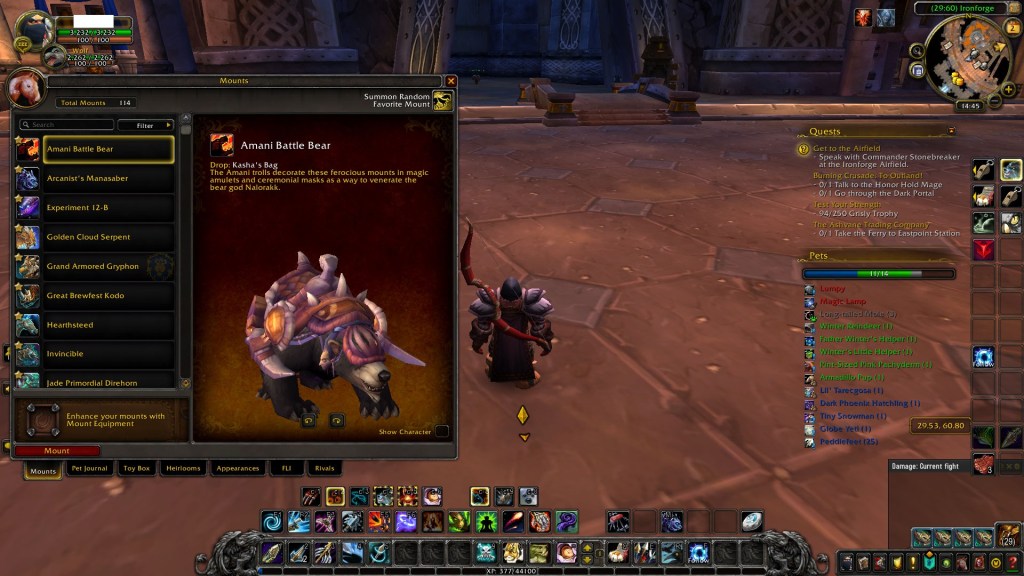Pick the Grand Armored Gryphon mount
The height and width of the screenshot is (576, 1024).
pyautogui.click(x=95, y=267)
